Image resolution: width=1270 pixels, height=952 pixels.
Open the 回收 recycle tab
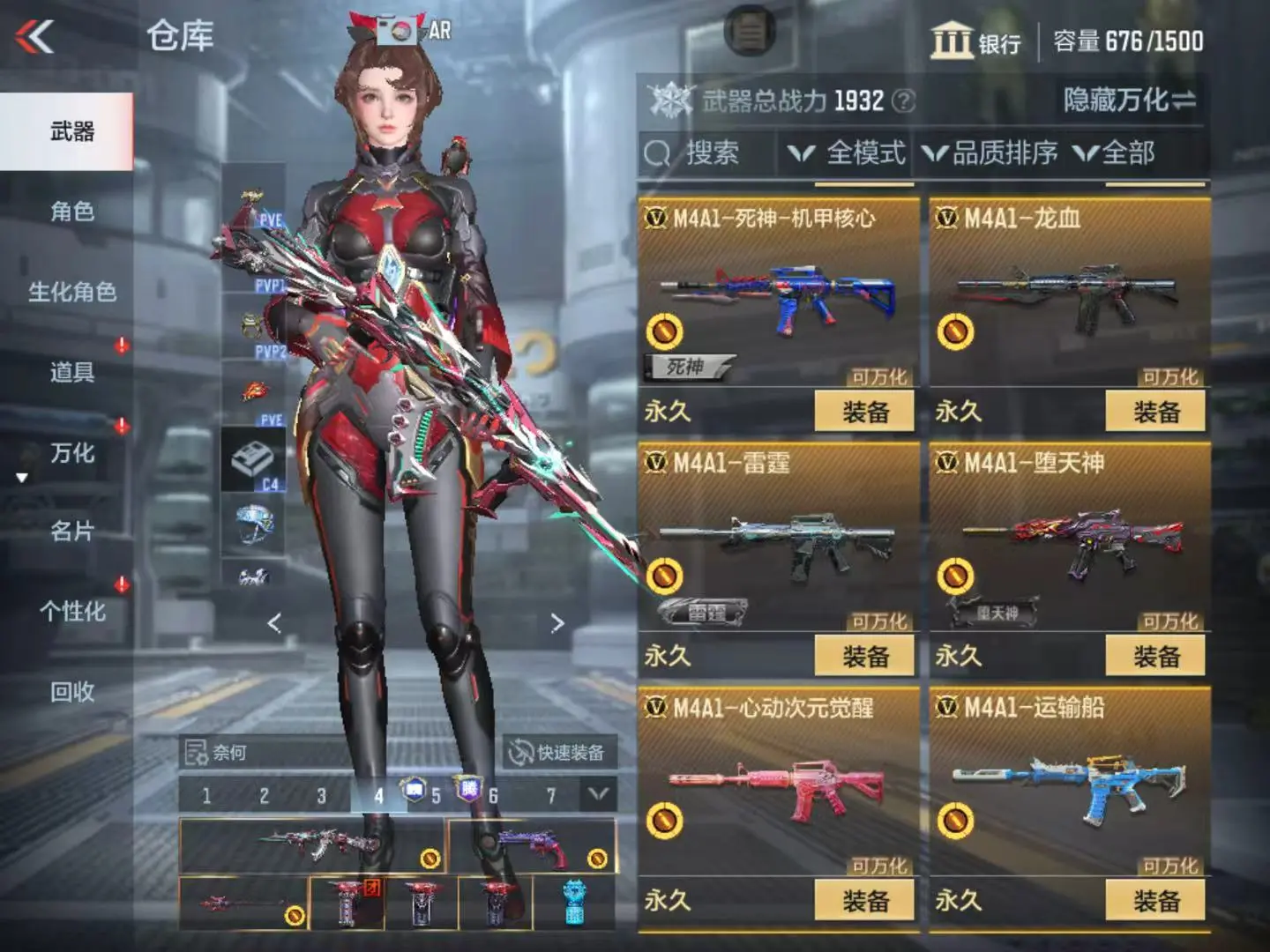pyautogui.click(x=71, y=692)
